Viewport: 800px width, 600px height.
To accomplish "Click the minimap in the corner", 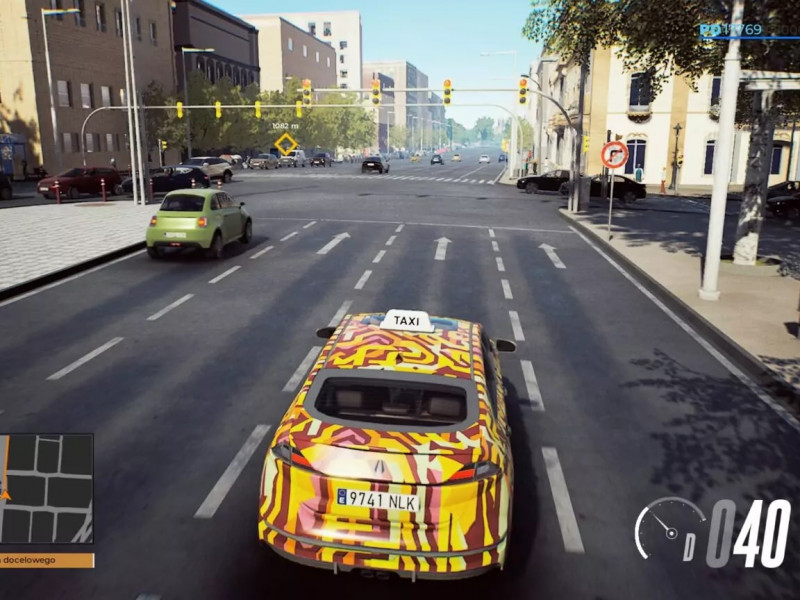I will pos(46,488).
